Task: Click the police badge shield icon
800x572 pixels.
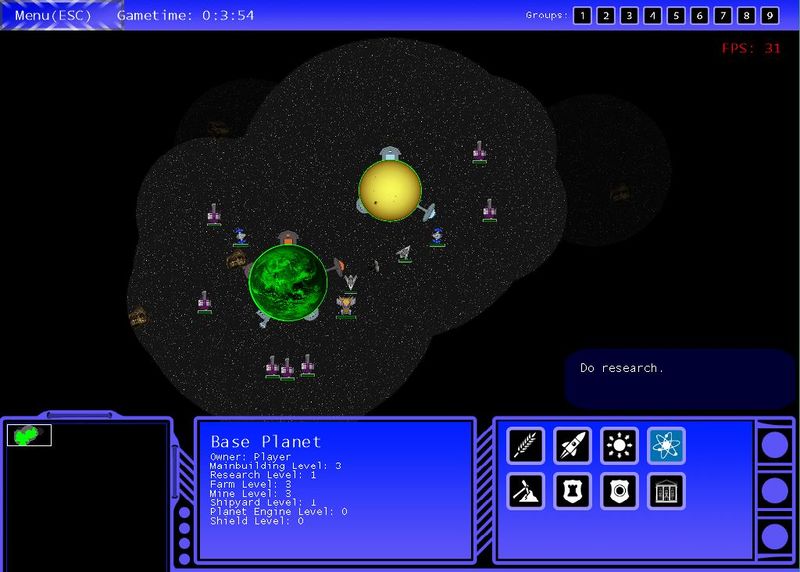Action: pyautogui.click(x=619, y=491)
